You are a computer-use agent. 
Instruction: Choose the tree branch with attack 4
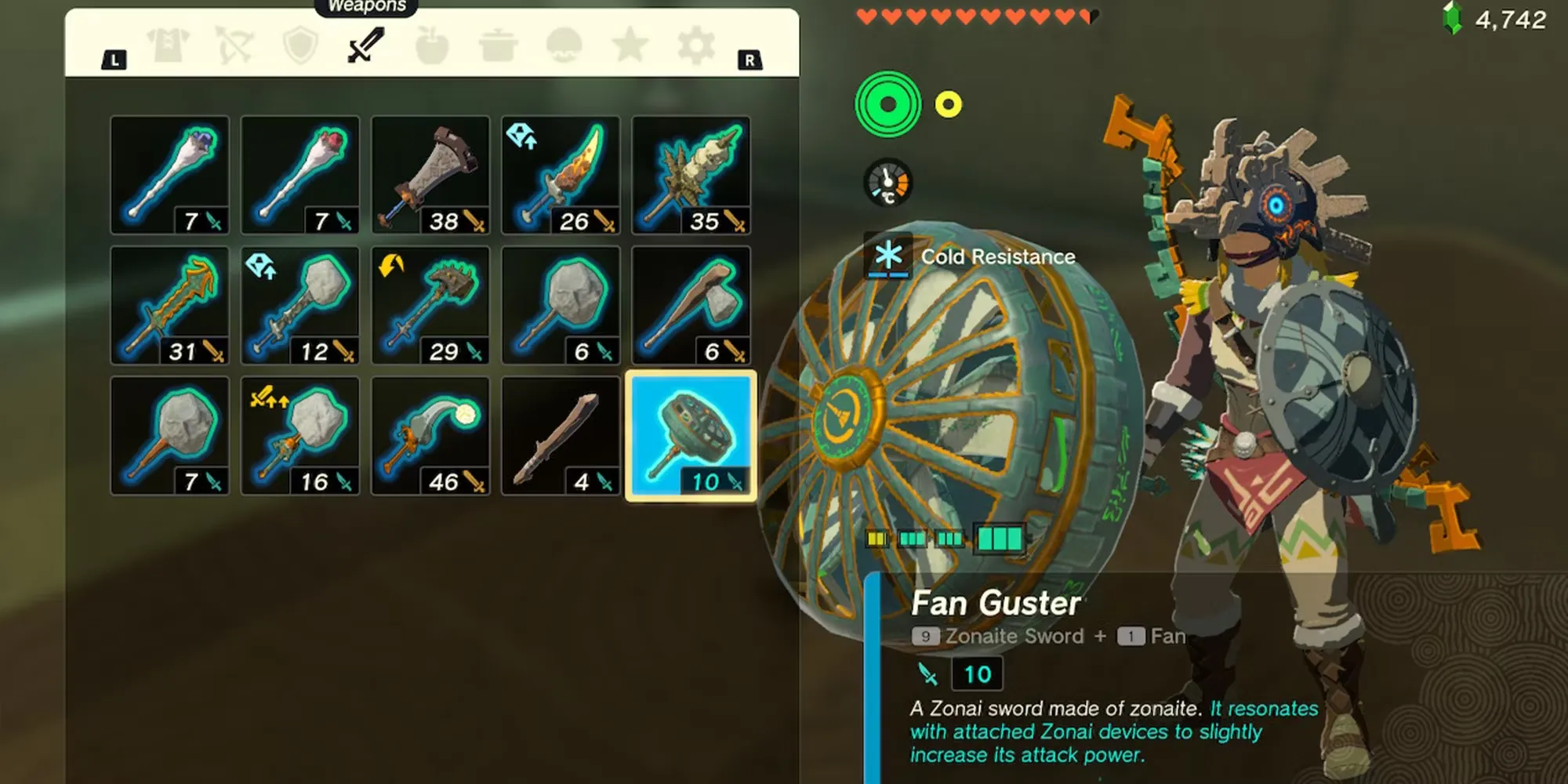pyautogui.click(x=561, y=436)
